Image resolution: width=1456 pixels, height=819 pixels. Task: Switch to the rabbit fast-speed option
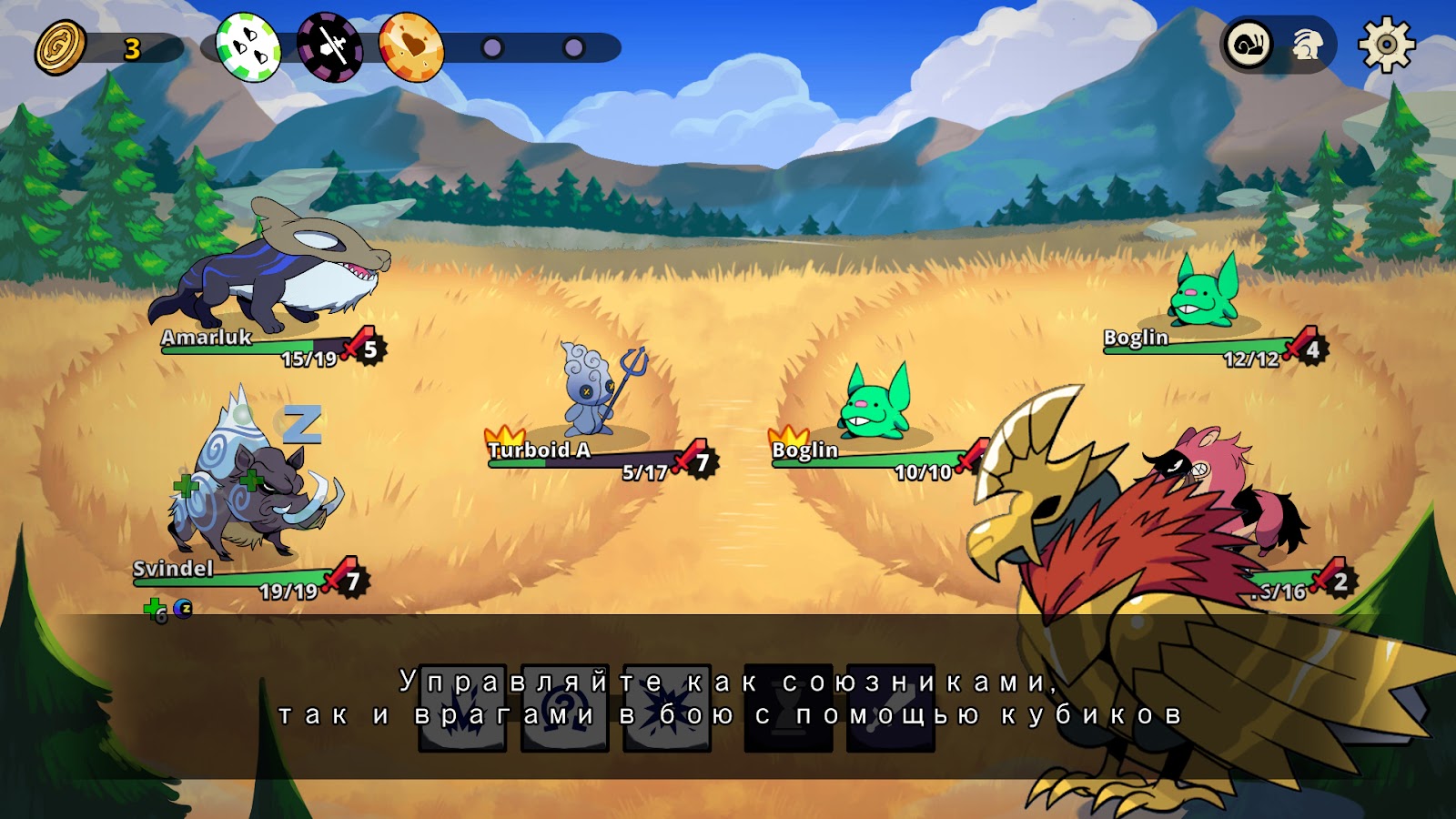pyautogui.click(x=1308, y=44)
